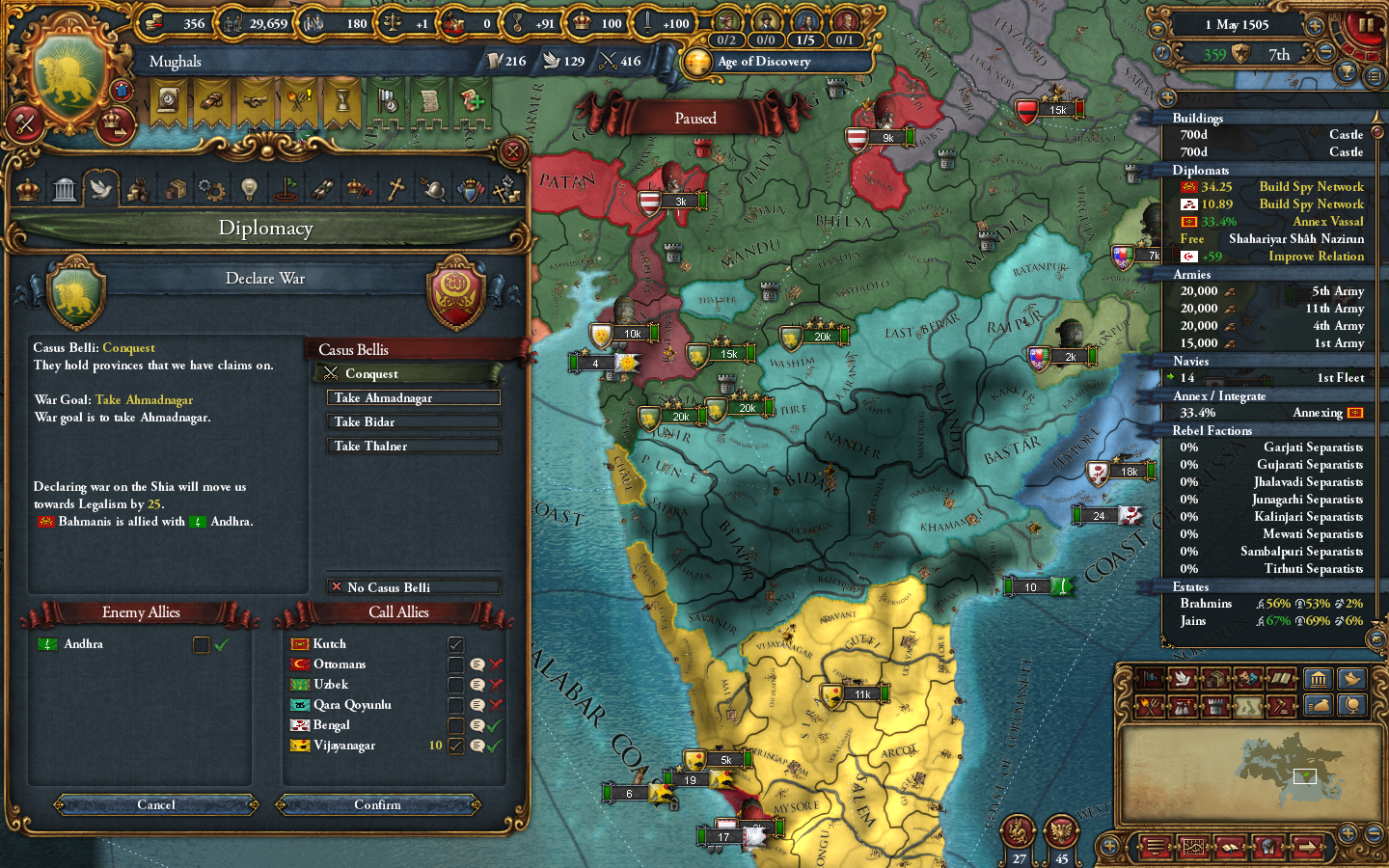1389x868 pixels.
Task: Select the trade goods map mode icon
Action: click(x=1214, y=678)
